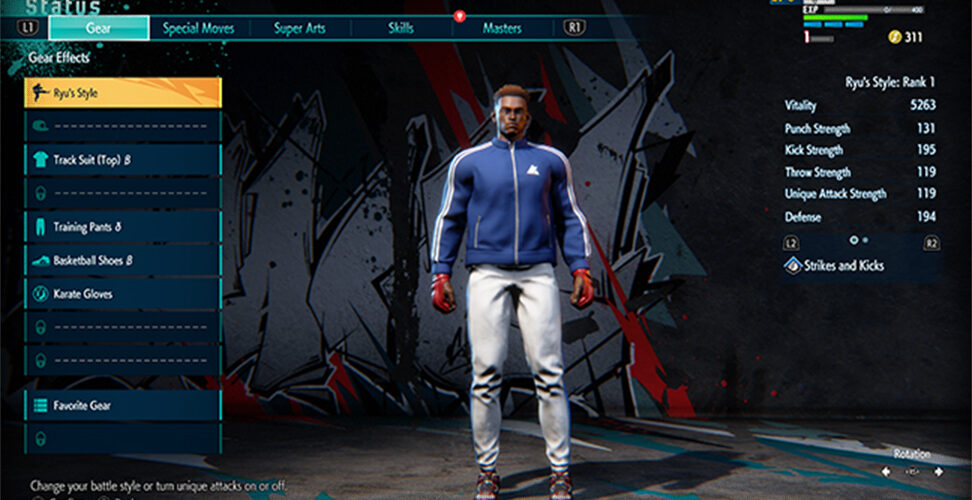Select the Track Suit (Top) slot

pyautogui.click(x=122, y=159)
